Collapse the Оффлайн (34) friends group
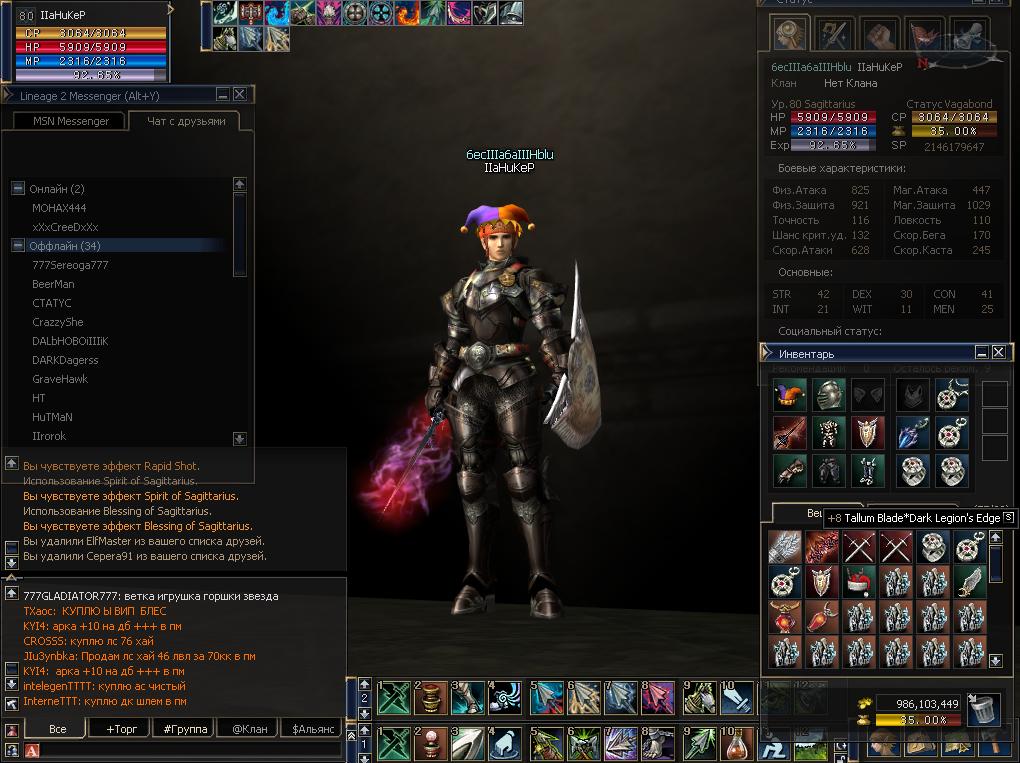This screenshot has height=763, width=1020. pyautogui.click(x=18, y=246)
